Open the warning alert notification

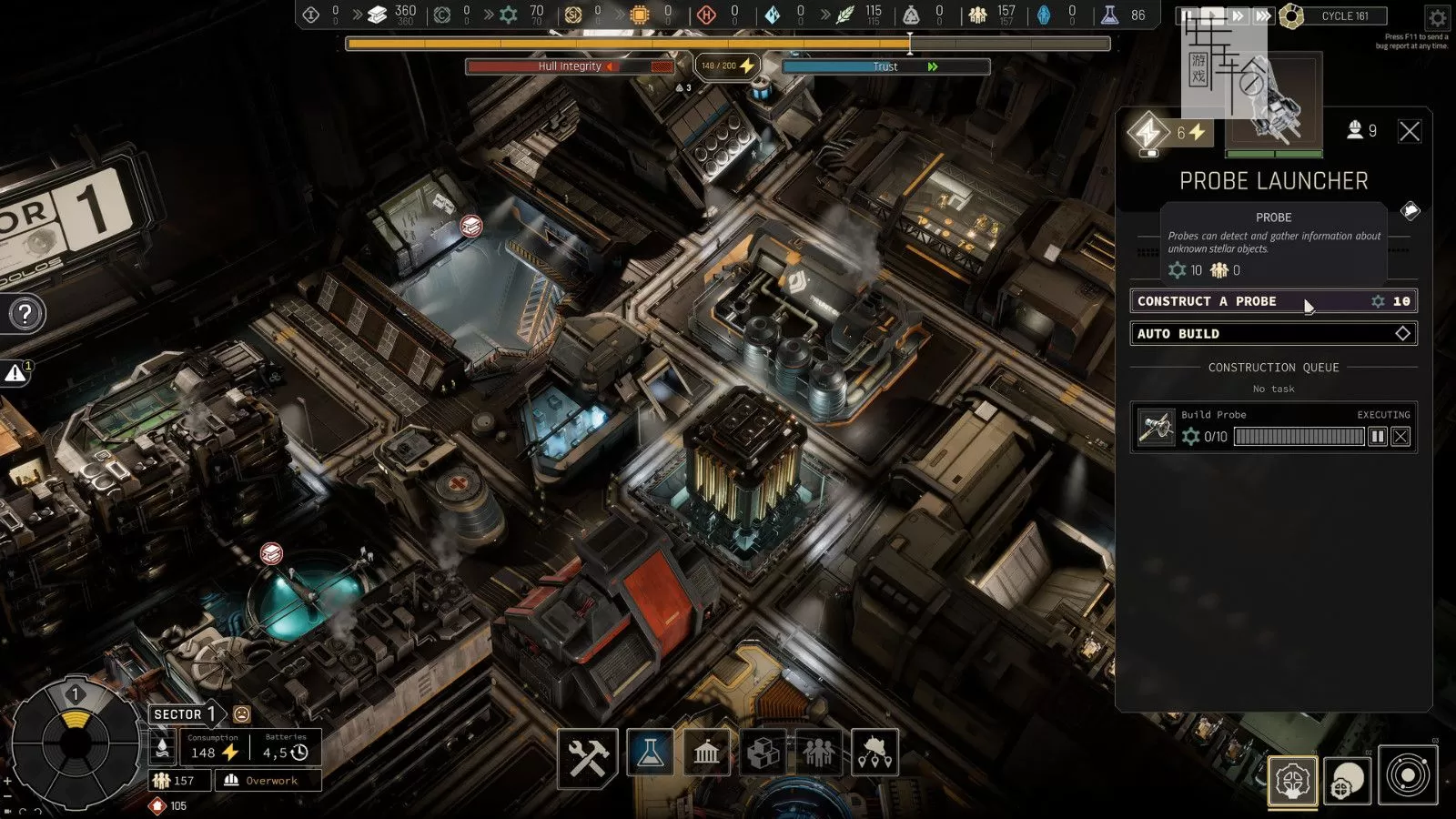(x=15, y=373)
